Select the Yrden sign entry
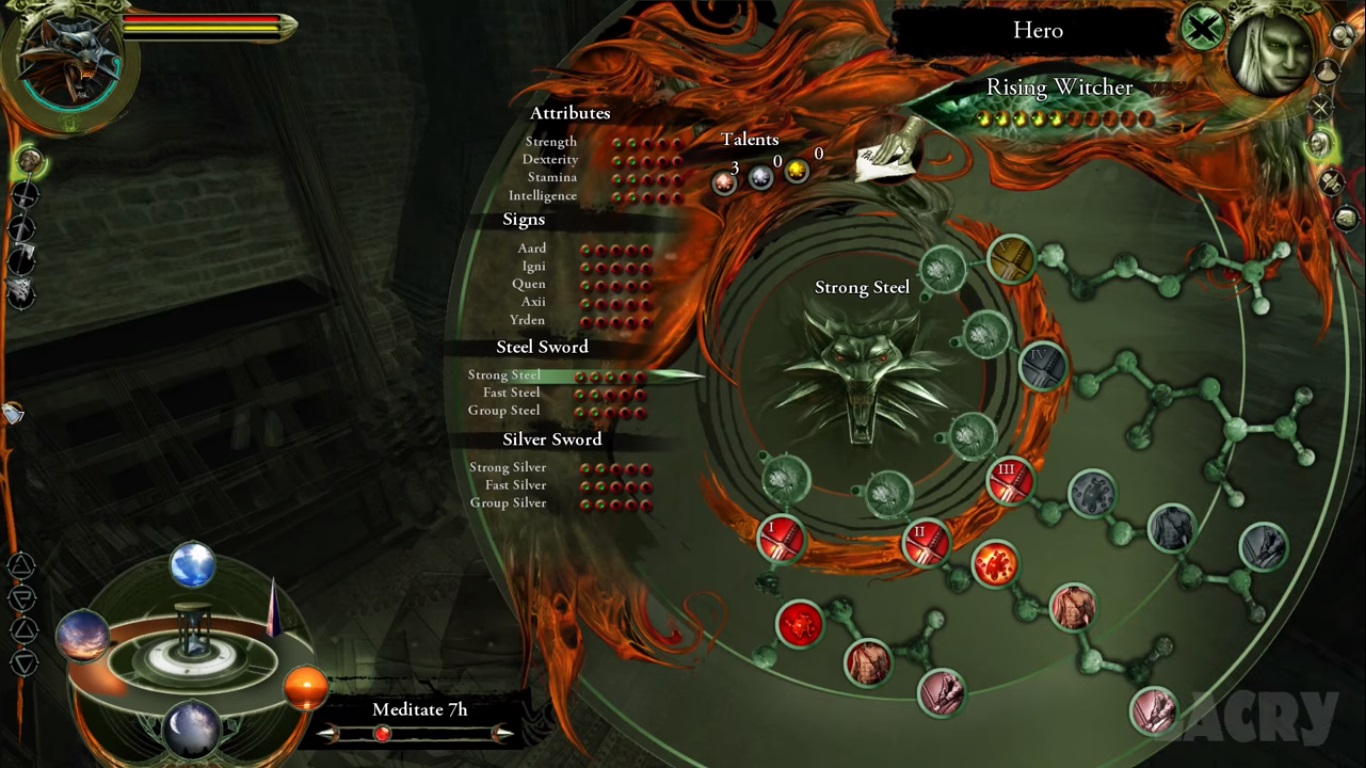The height and width of the screenshot is (768, 1366). tap(527, 321)
